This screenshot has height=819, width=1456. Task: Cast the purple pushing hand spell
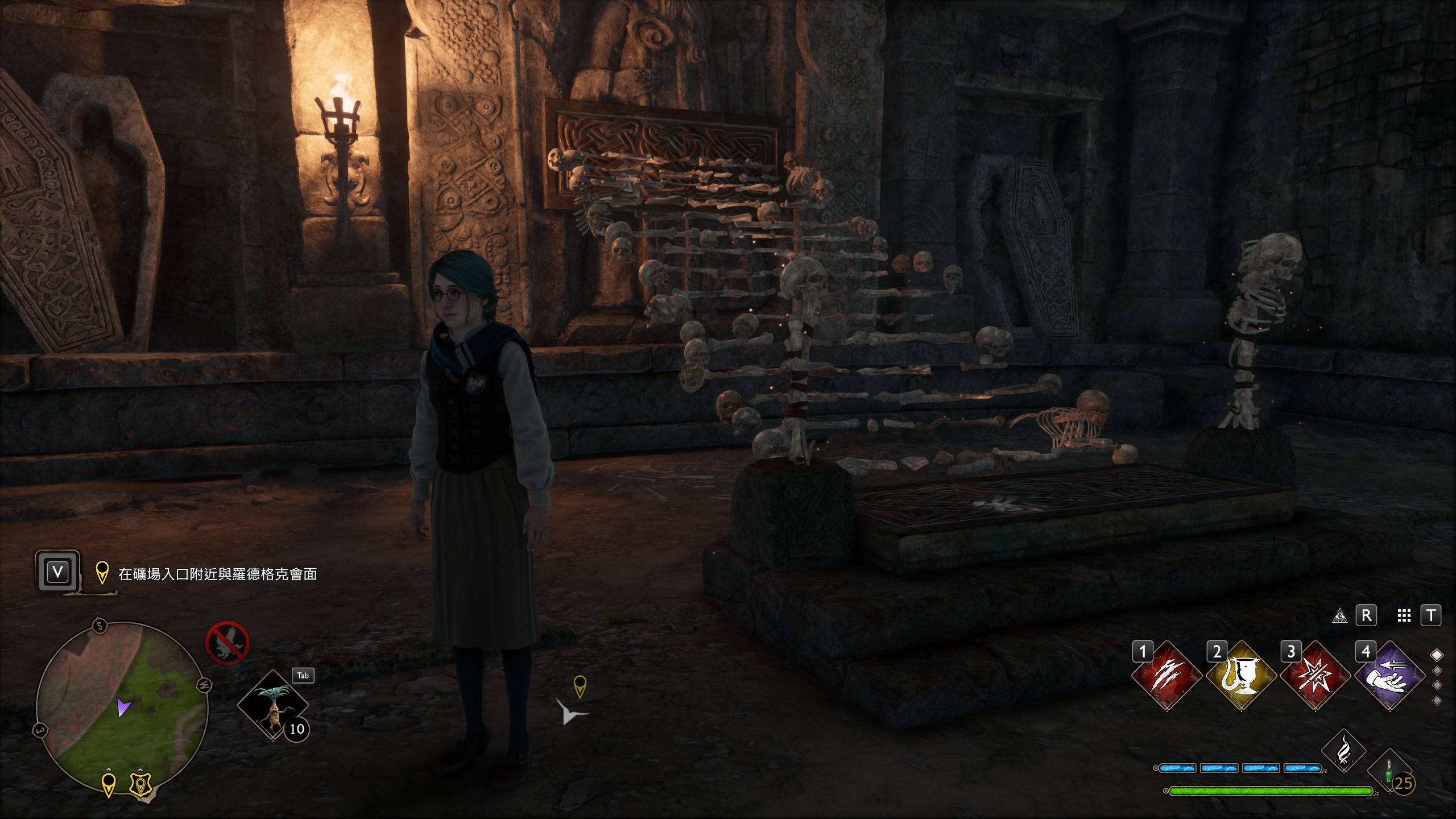tap(1390, 676)
